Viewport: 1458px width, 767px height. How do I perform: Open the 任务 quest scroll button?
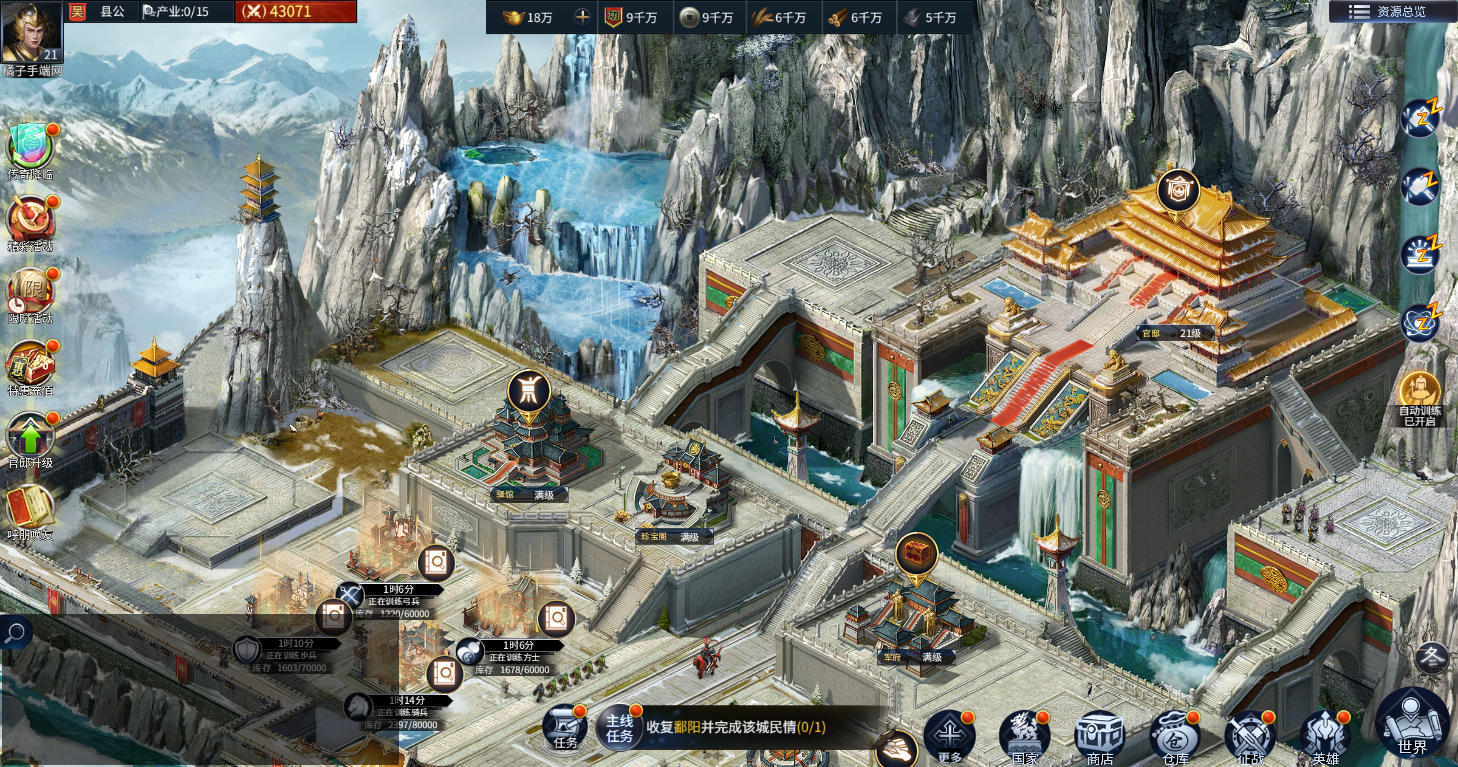565,729
